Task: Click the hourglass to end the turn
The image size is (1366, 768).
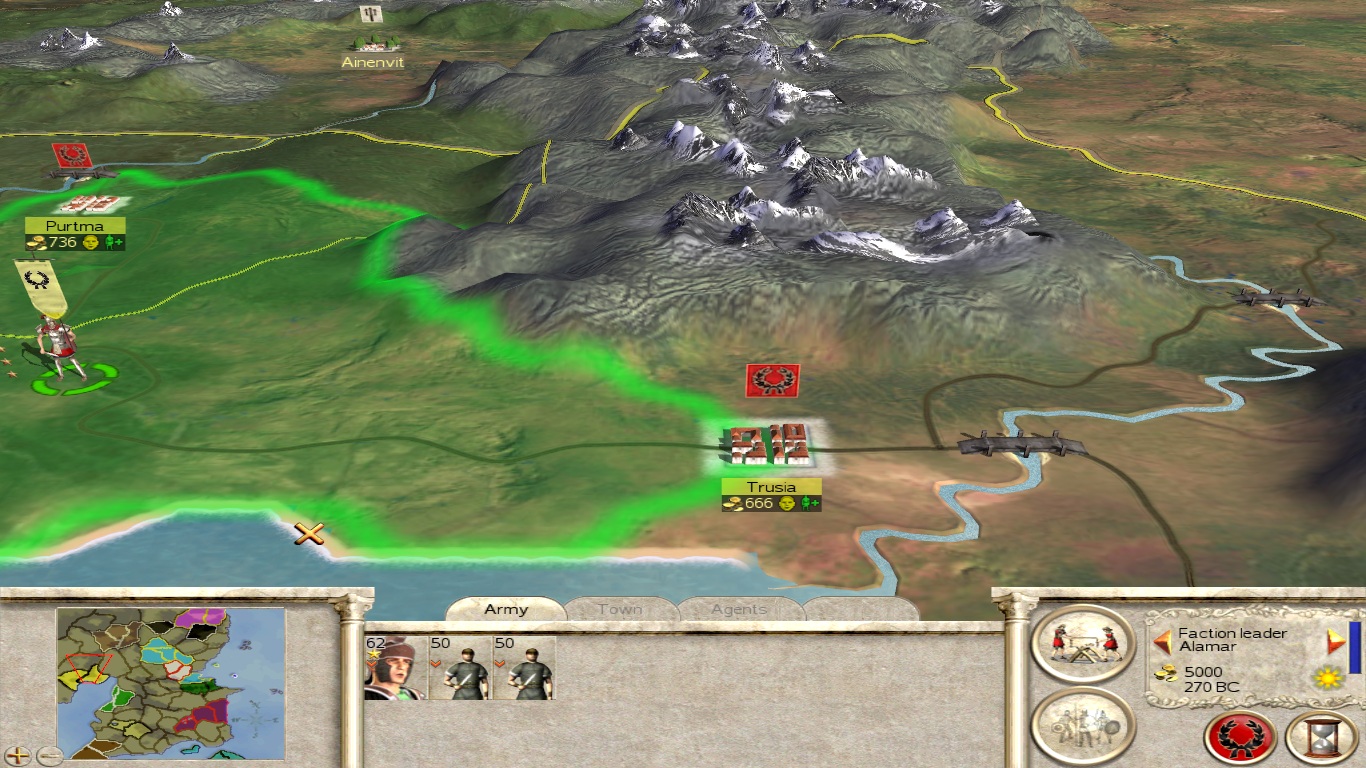Action: point(1316,738)
